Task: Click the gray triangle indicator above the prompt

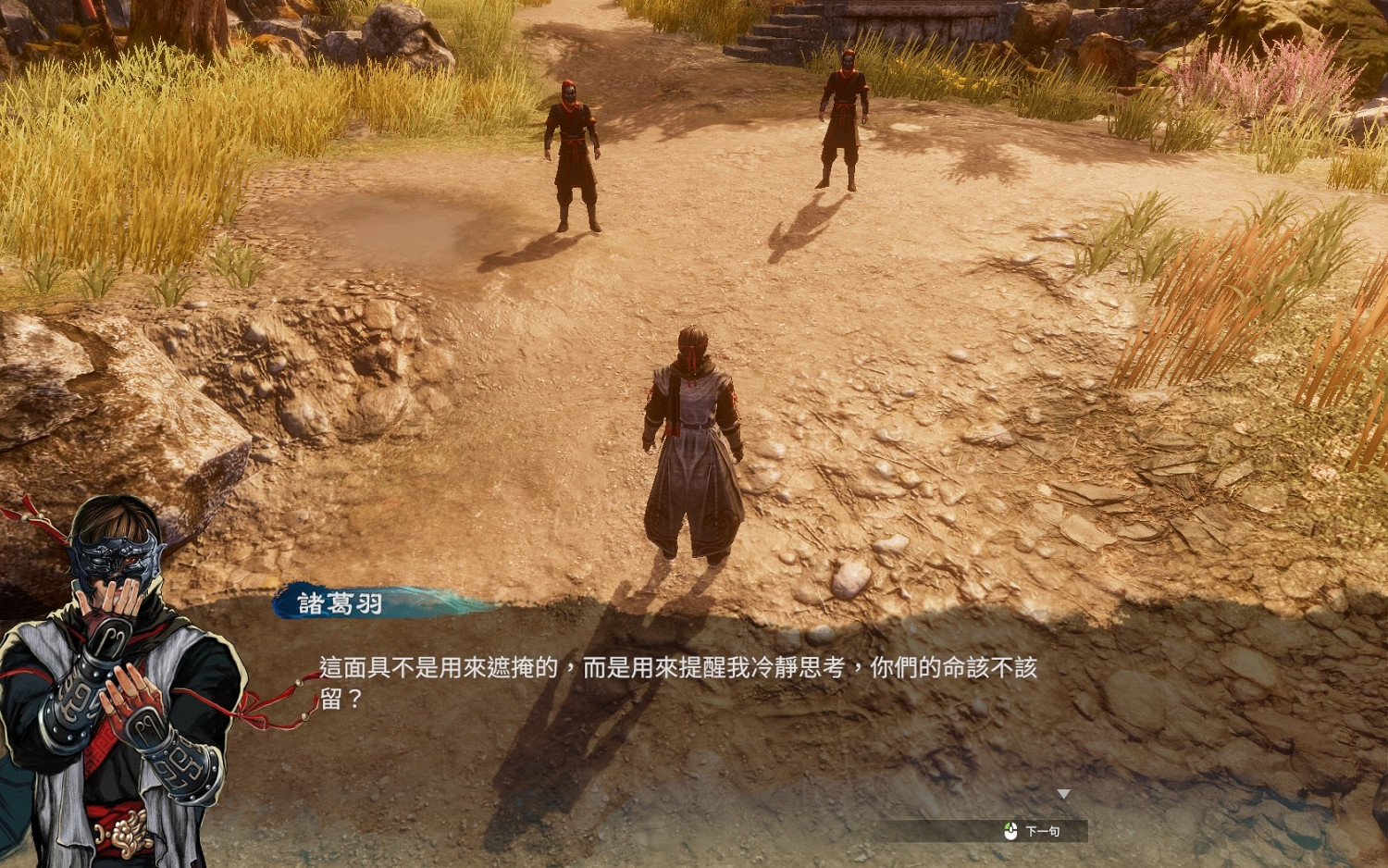Action: coord(1066,791)
